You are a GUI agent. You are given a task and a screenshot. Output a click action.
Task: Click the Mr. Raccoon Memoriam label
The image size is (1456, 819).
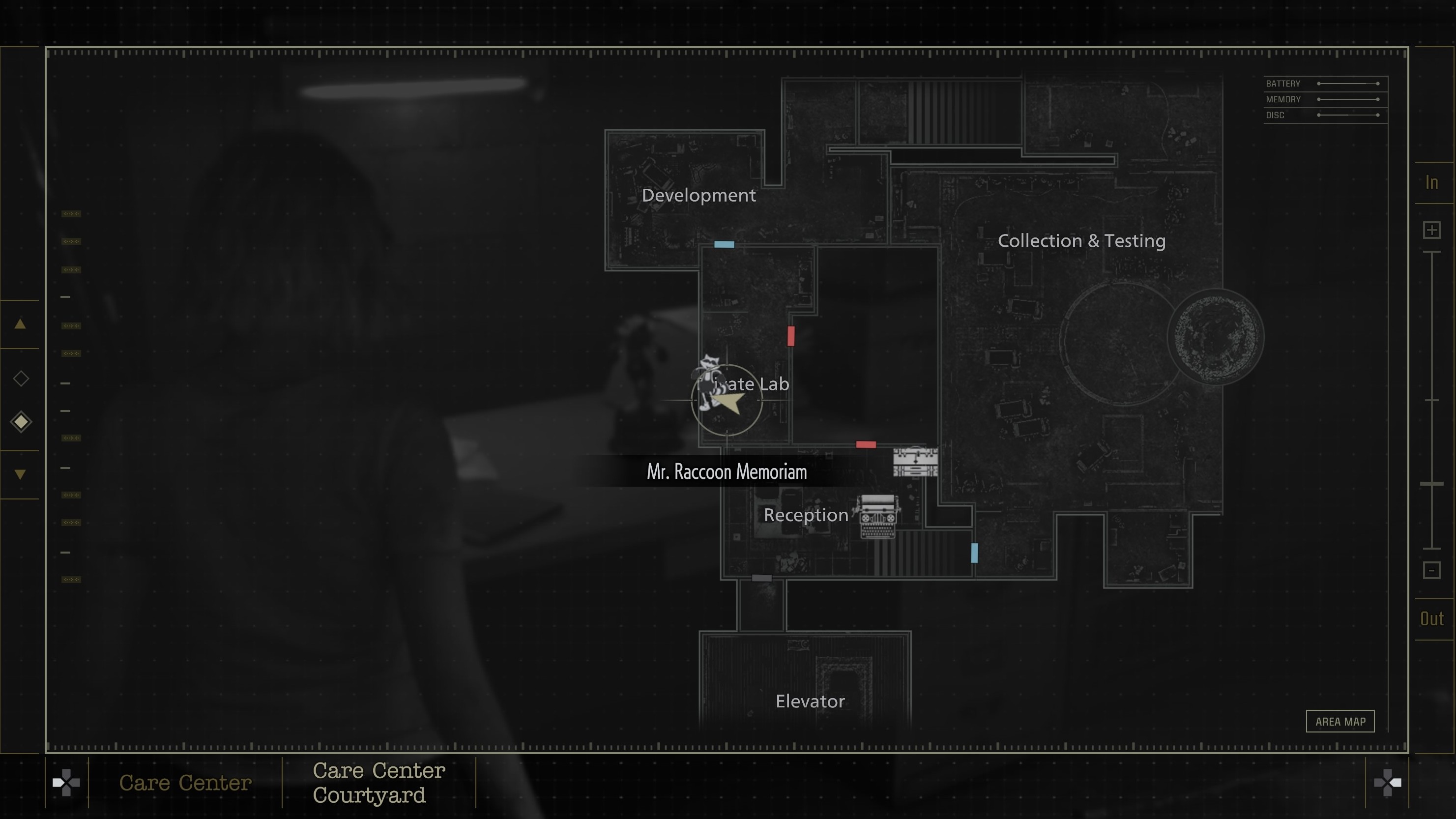point(727,471)
